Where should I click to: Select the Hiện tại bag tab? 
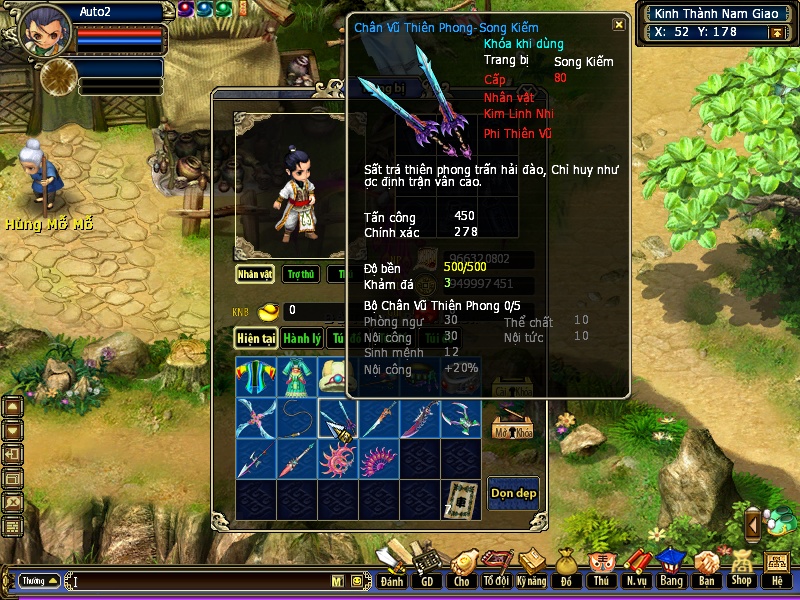[256, 338]
